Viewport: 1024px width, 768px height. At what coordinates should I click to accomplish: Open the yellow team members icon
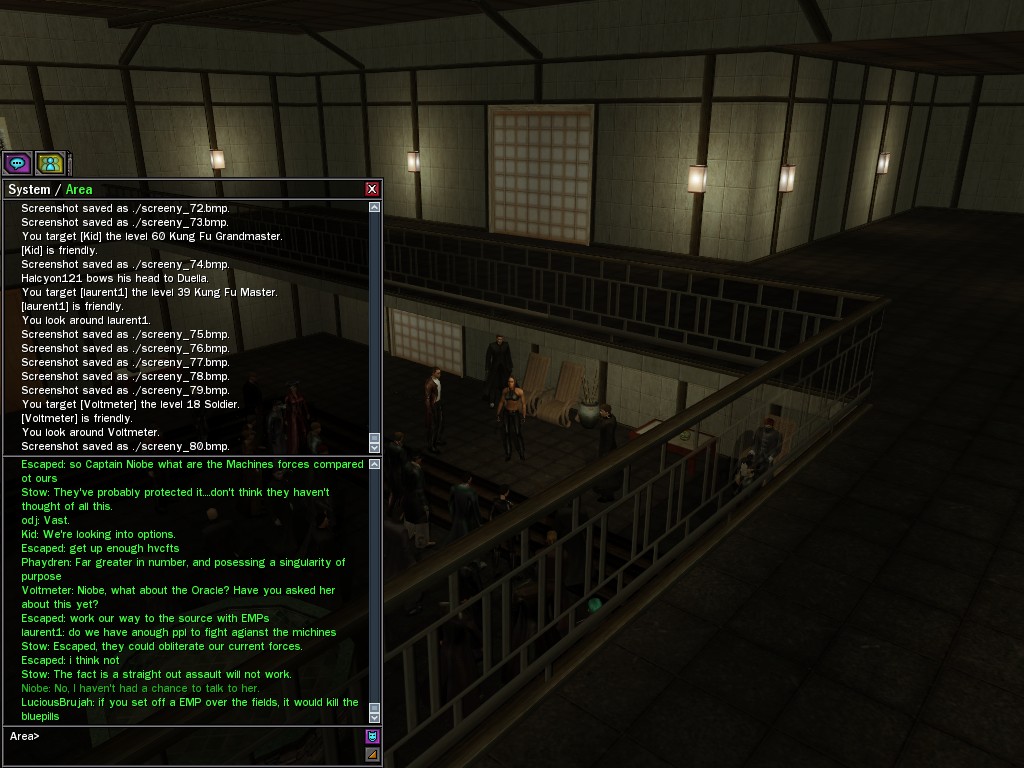tap(49, 163)
